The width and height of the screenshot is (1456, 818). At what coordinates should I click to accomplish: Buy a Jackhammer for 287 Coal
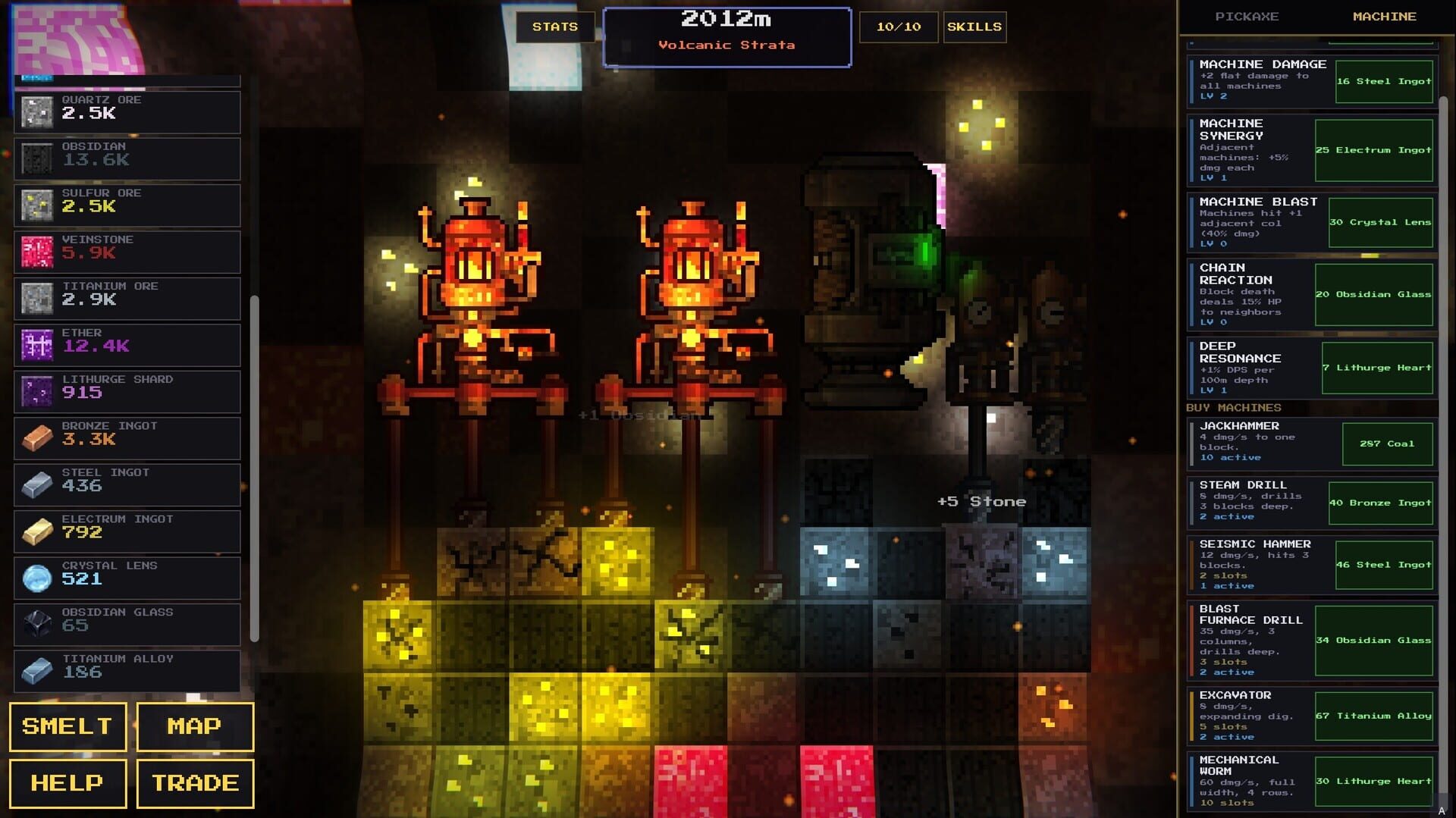(x=1388, y=444)
